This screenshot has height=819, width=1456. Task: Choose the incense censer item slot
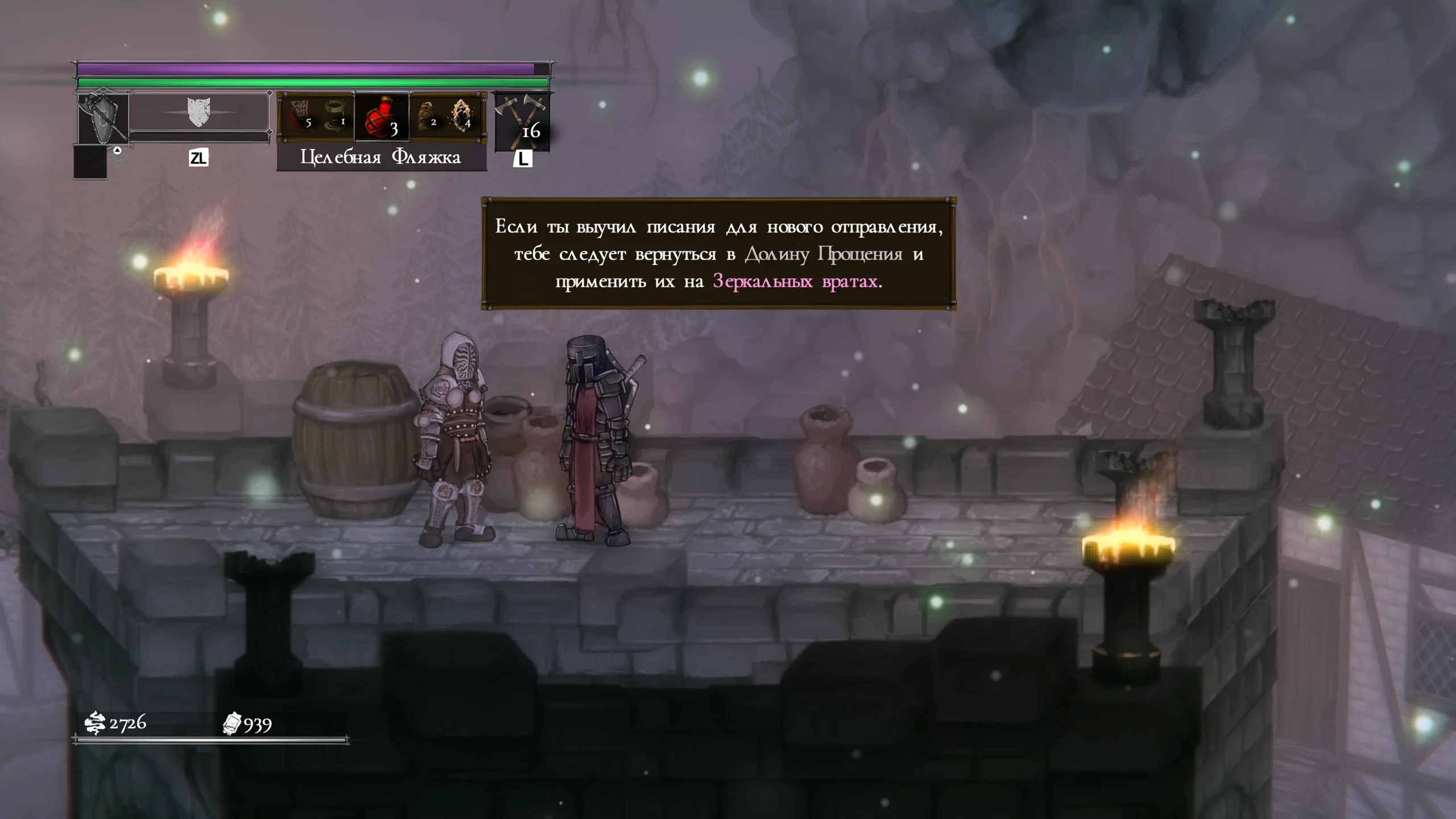click(336, 114)
